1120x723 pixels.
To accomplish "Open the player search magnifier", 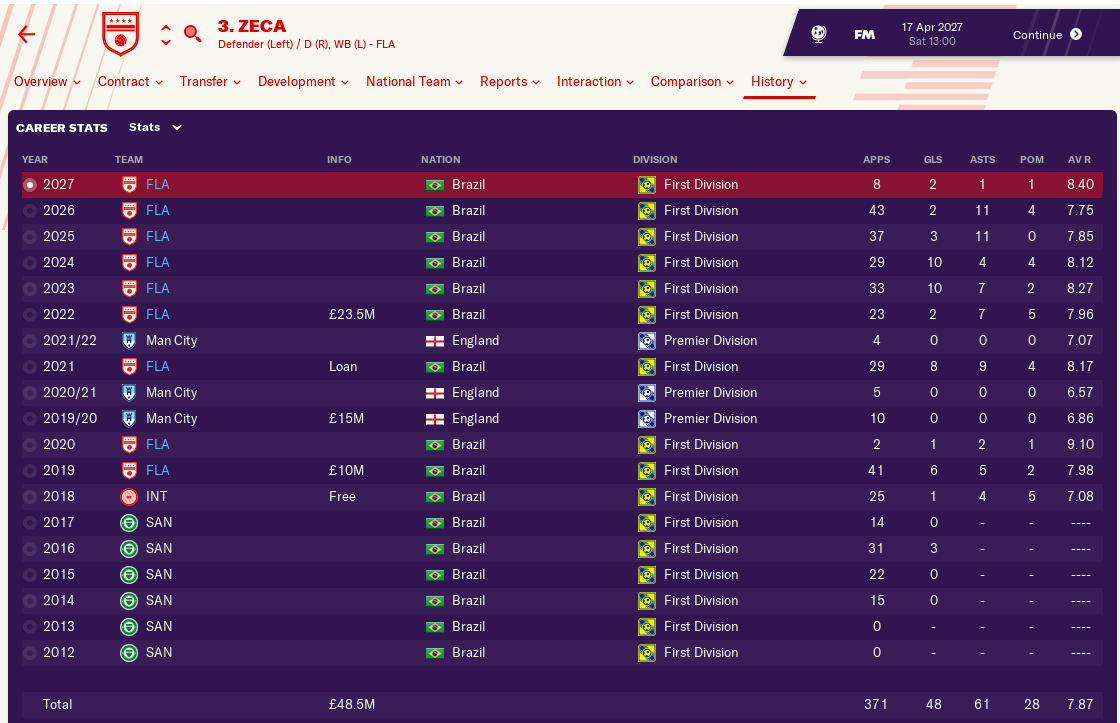I will [192, 34].
